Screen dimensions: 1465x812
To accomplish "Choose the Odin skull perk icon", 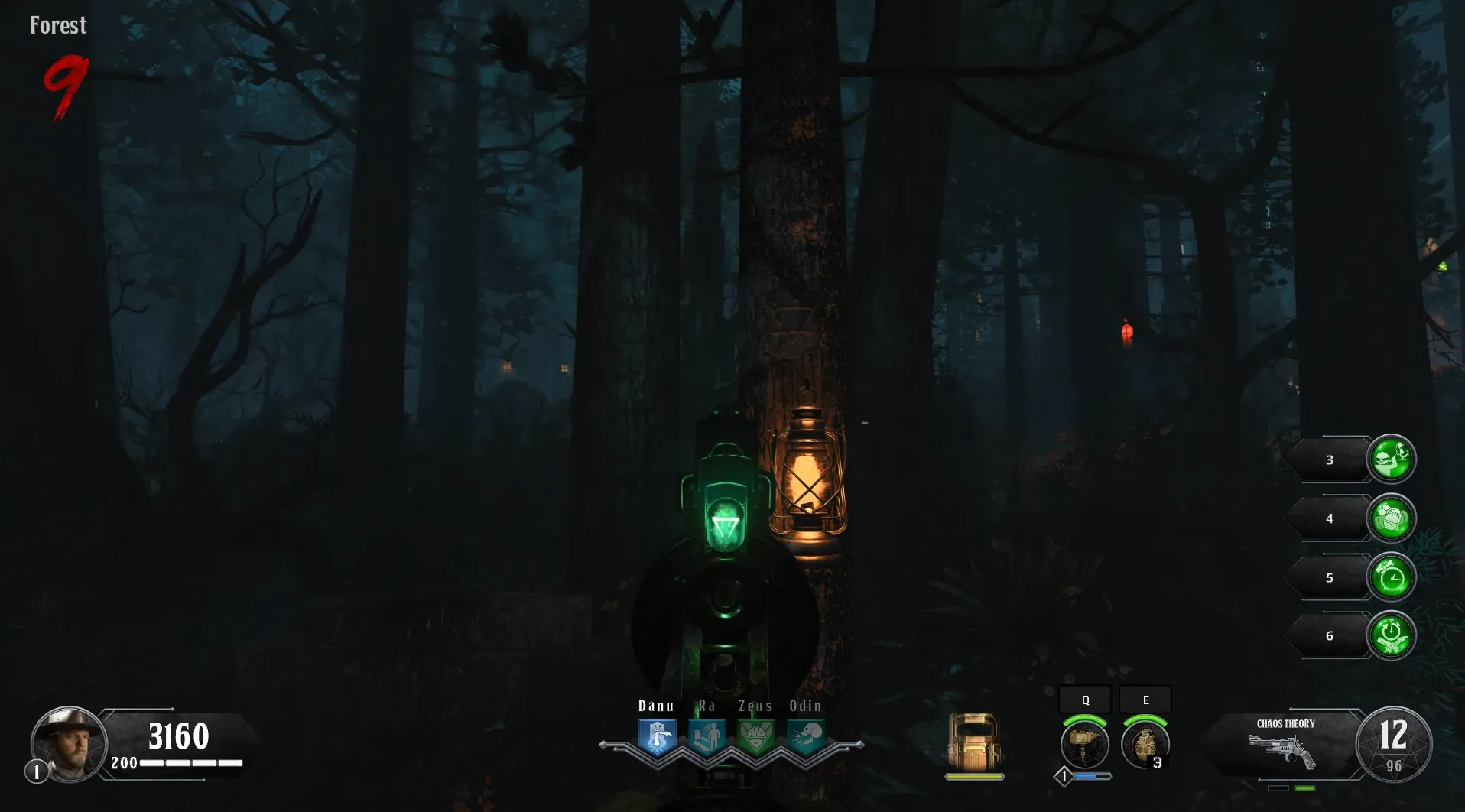I will 806,736.
